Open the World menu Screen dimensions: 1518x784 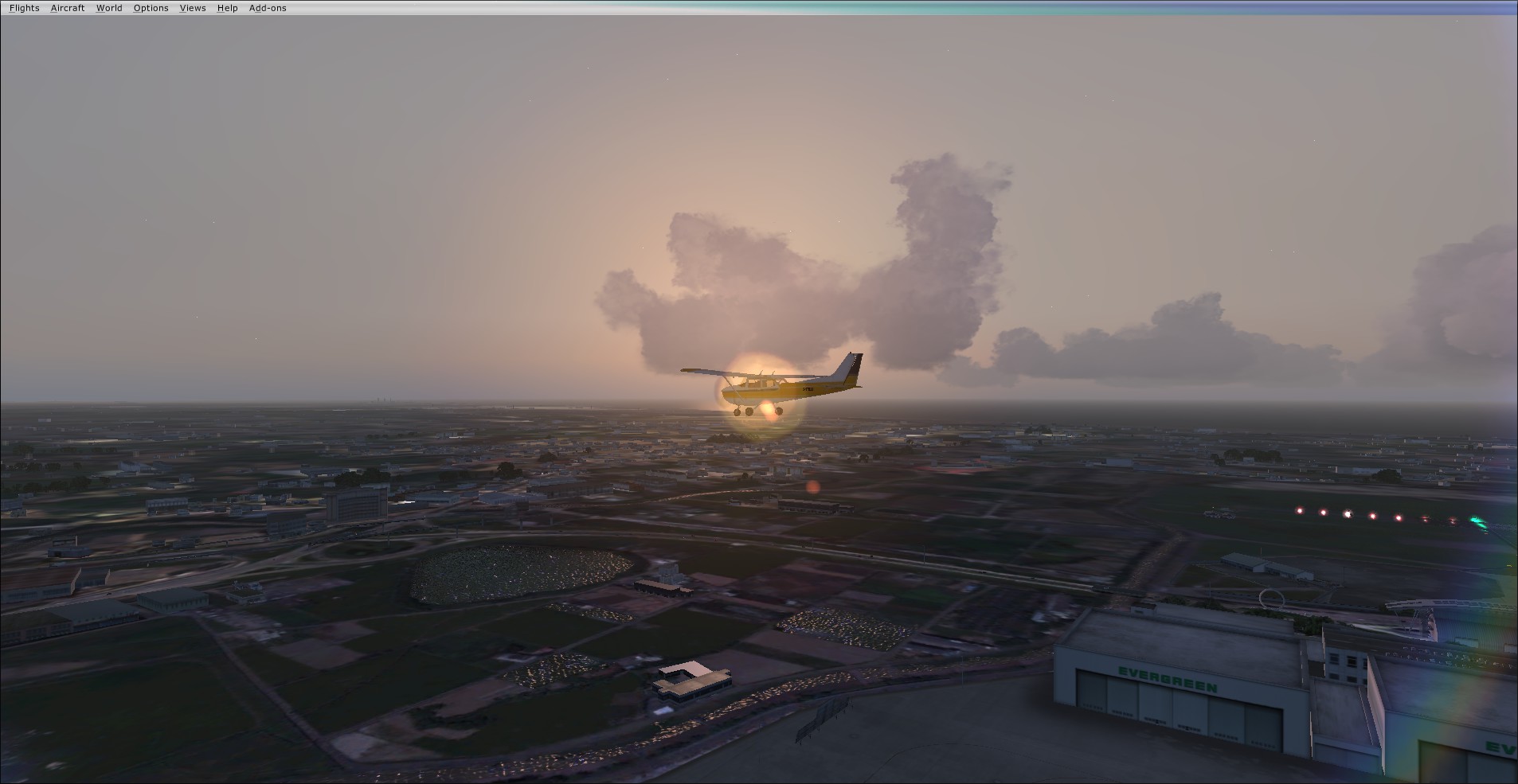(x=109, y=8)
